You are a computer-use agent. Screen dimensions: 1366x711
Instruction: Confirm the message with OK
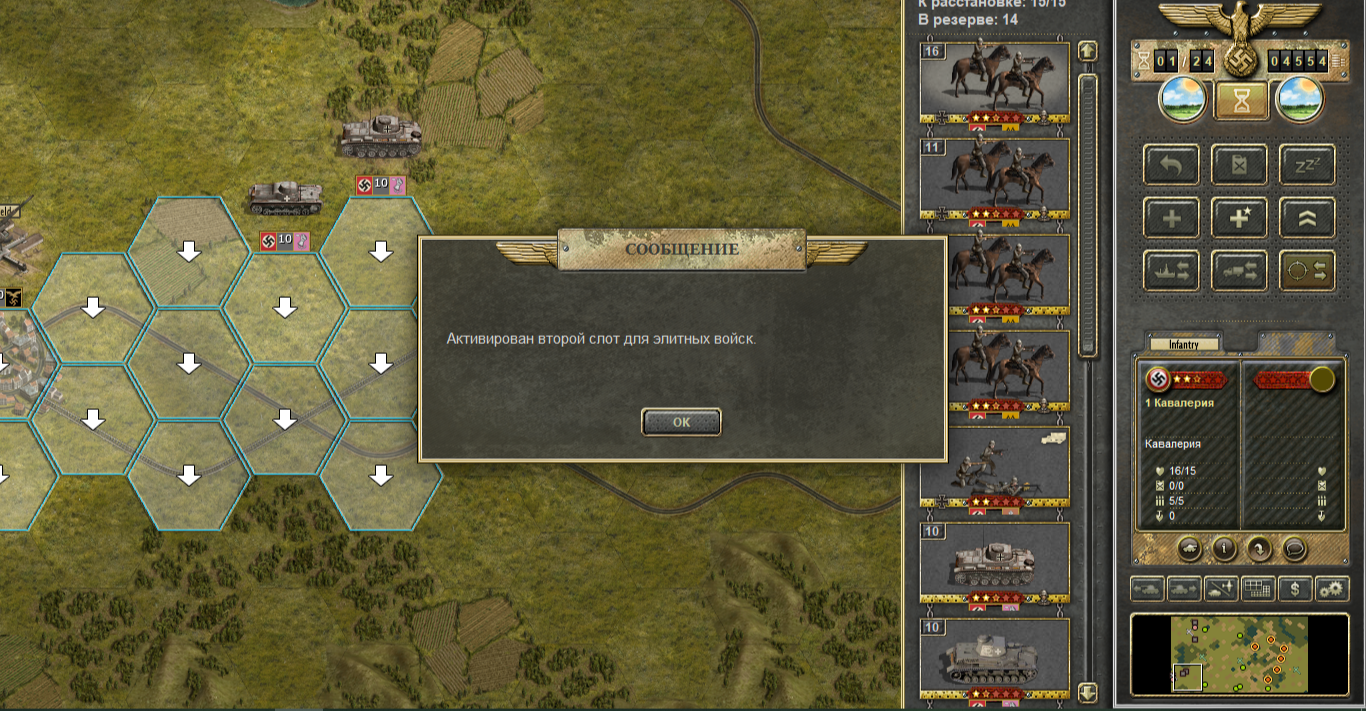coord(681,422)
